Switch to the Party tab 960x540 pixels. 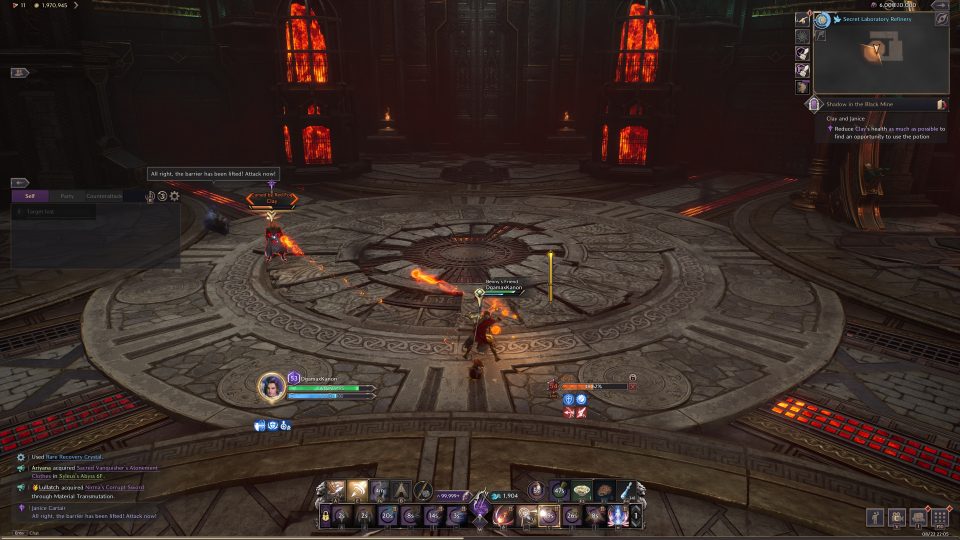pyautogui.click(x=67, y=196)
